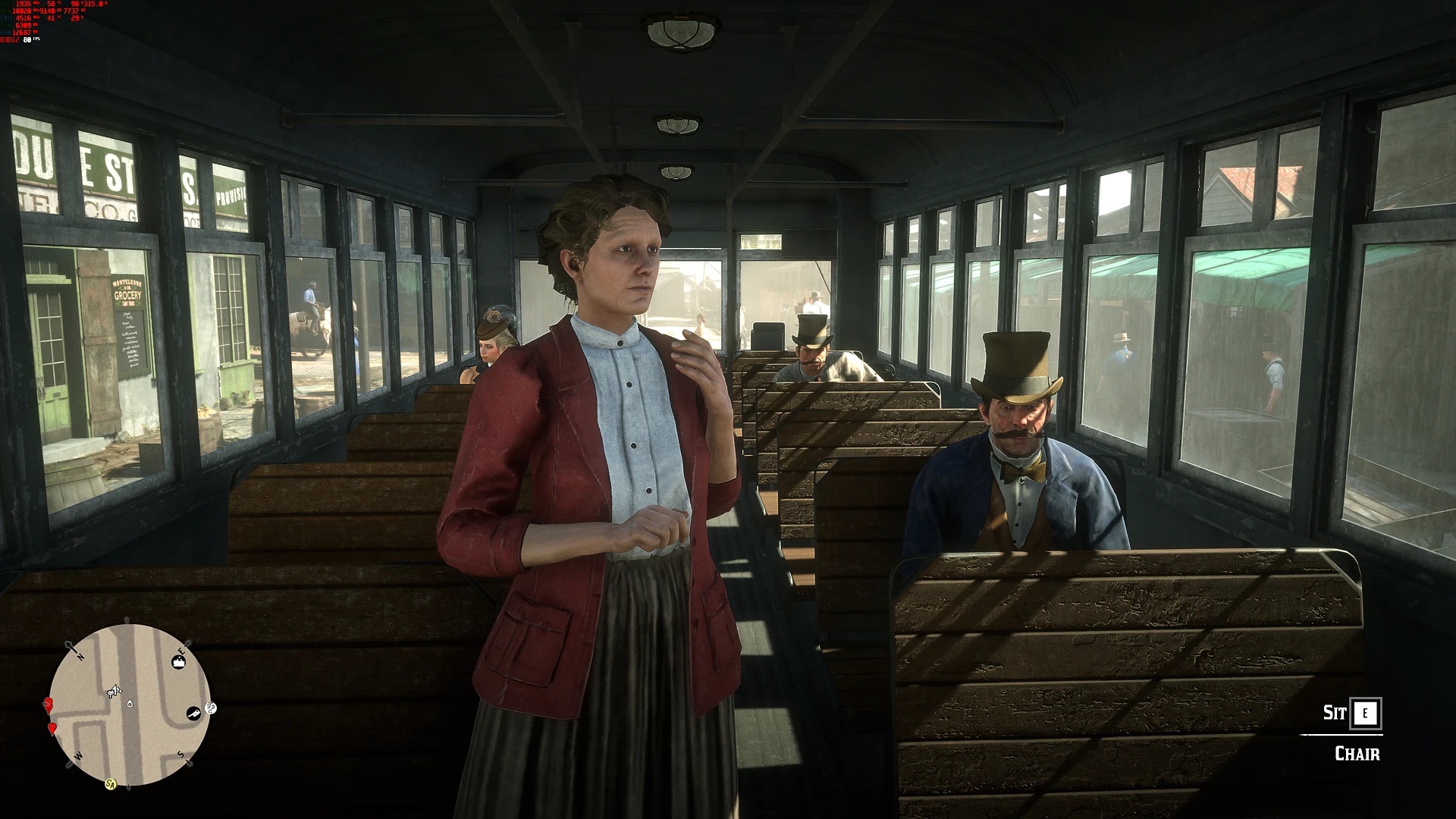Image resolution: width=1456 pixels, height=819 pixels.
Task: Open the circular minimap
Action: pos(130,704)
